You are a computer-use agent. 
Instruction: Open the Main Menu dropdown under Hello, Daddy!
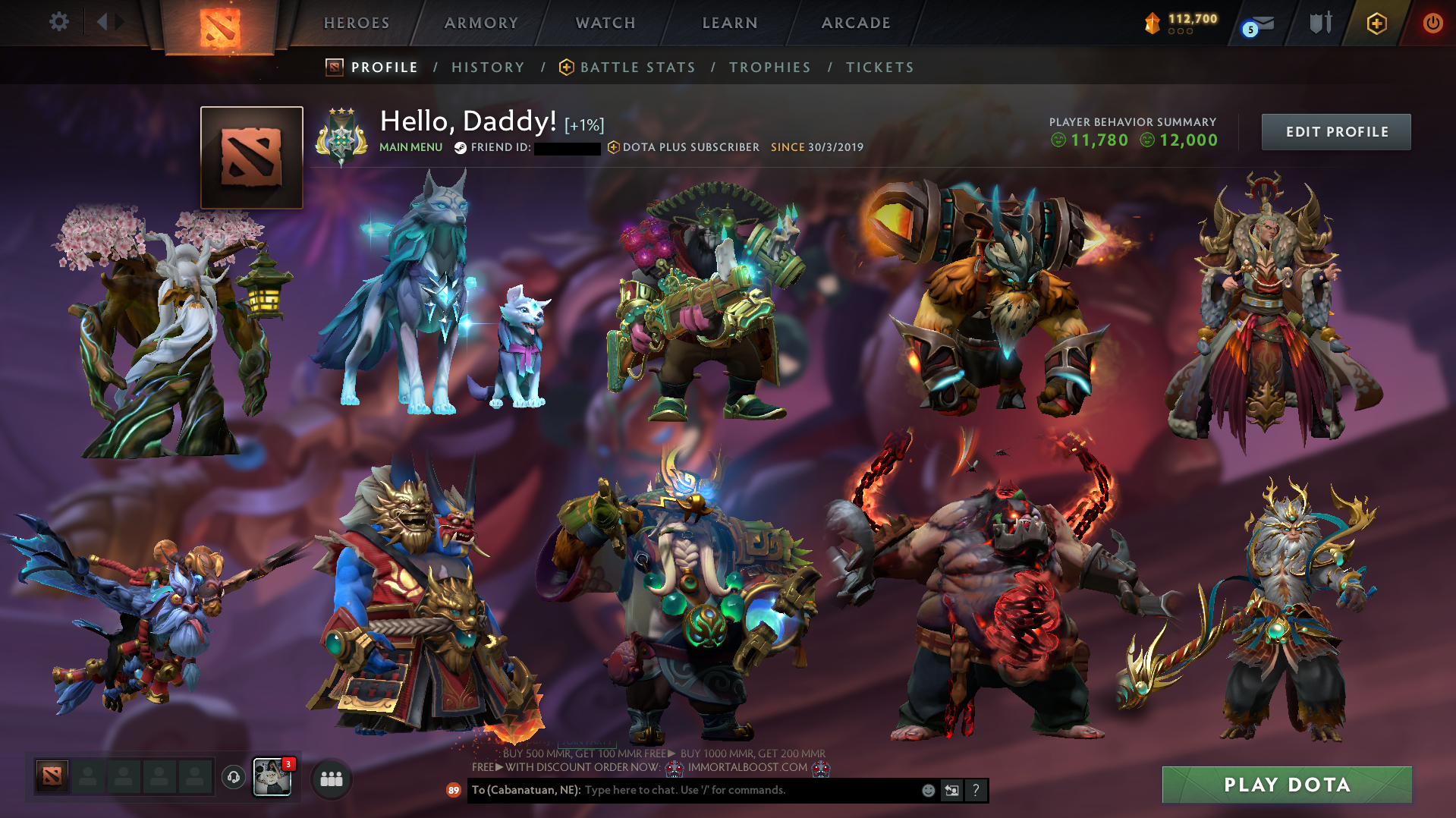[x=410, y=148]
